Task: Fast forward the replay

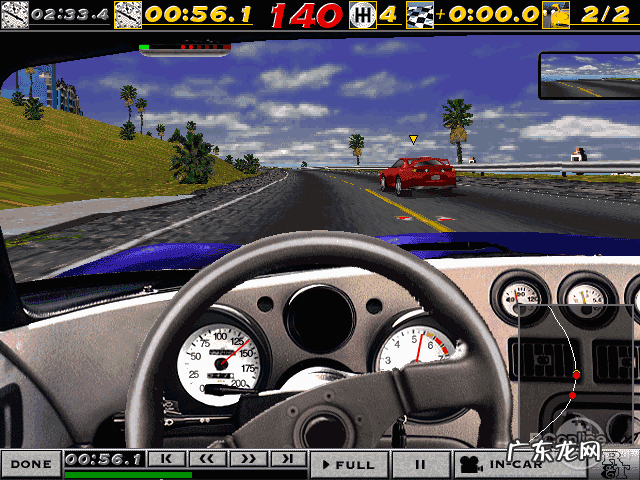Action: pos(247,459)
